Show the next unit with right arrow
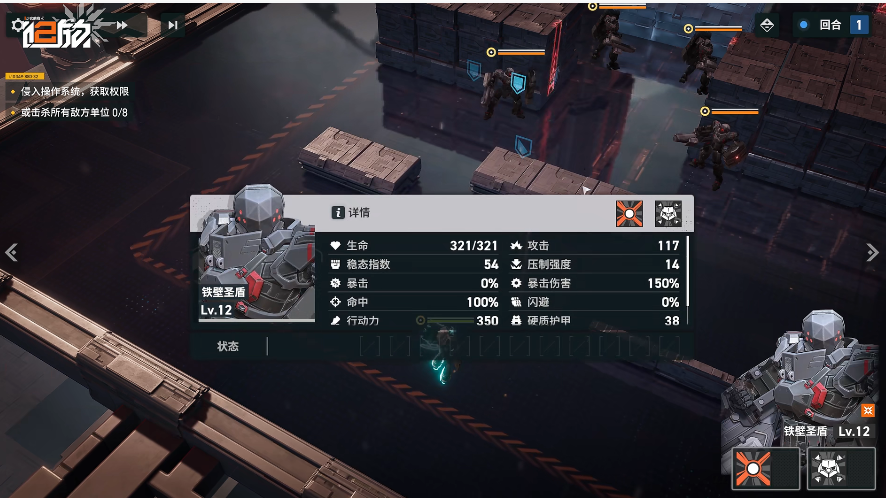Image resolution: width=886 pixels, height=498 pixels. [872, 253]
